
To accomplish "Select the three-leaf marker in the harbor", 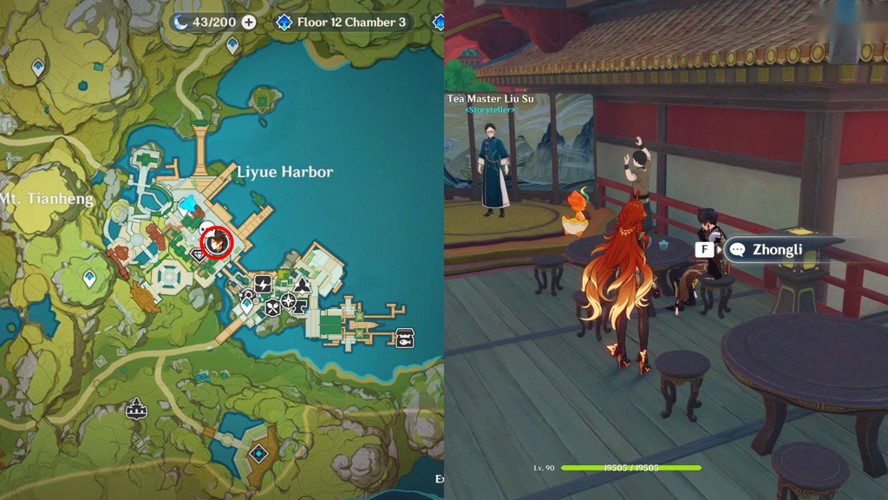I will [300, 285].
